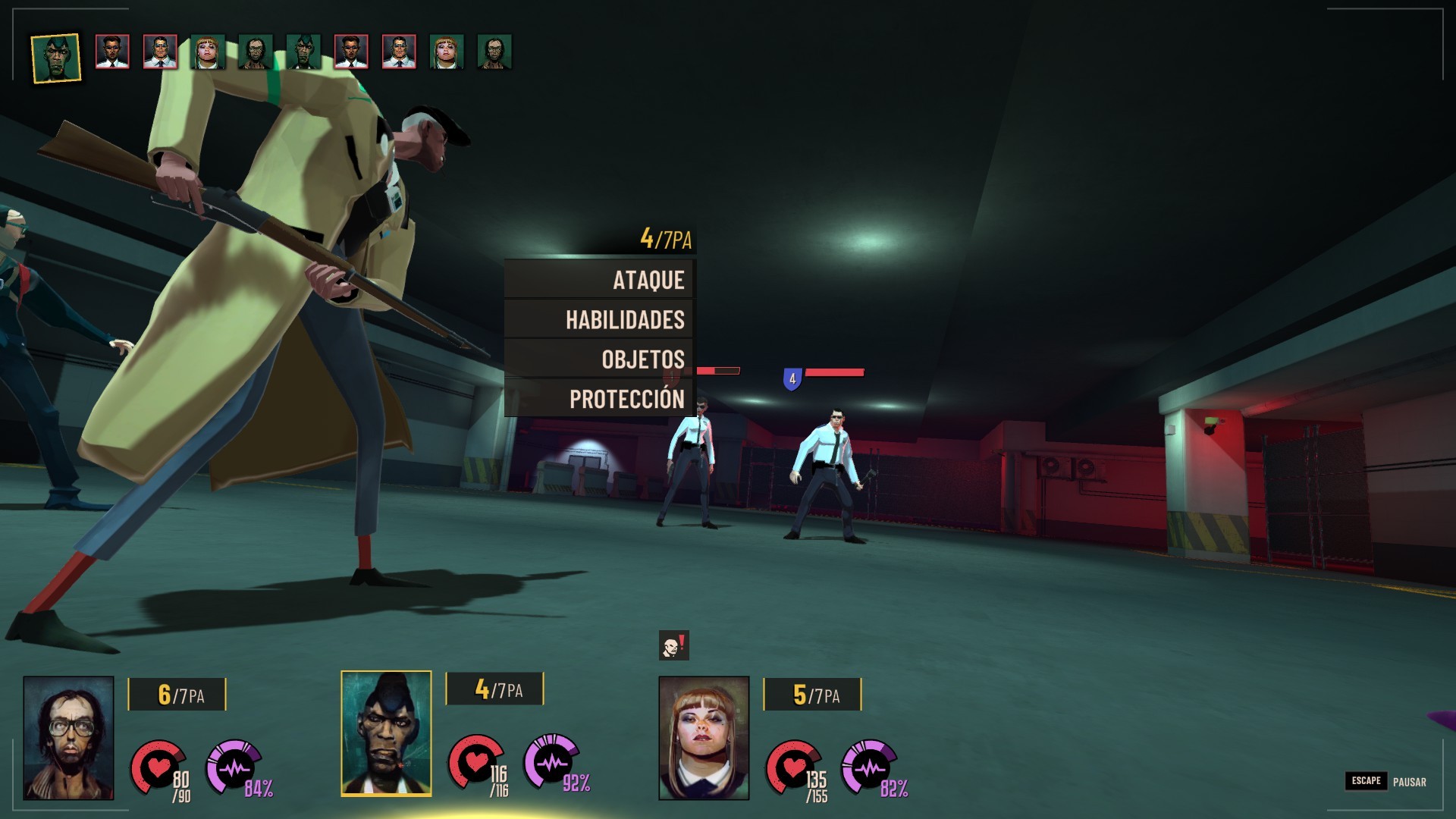
Task: Select the red-haired woman party portrait
Action: tap(704, 738)
